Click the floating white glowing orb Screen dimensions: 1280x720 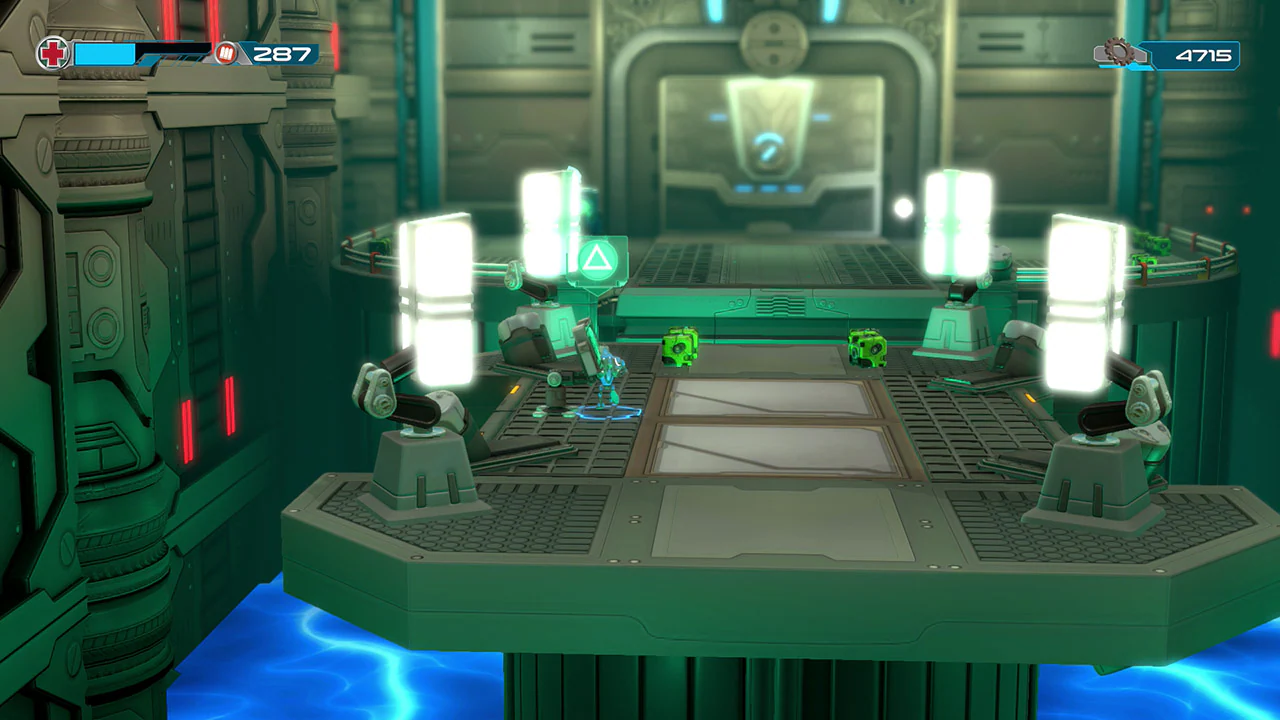point(902,208)
